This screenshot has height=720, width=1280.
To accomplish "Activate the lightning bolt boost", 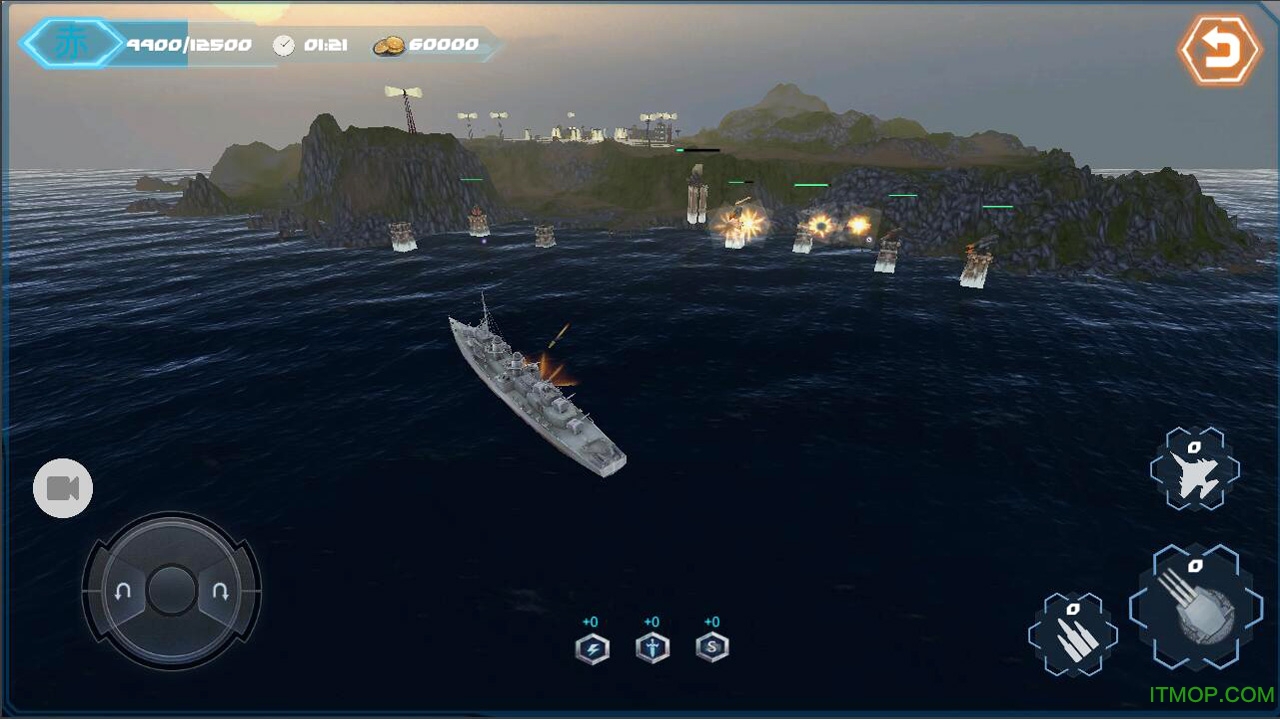I will 592,649.
